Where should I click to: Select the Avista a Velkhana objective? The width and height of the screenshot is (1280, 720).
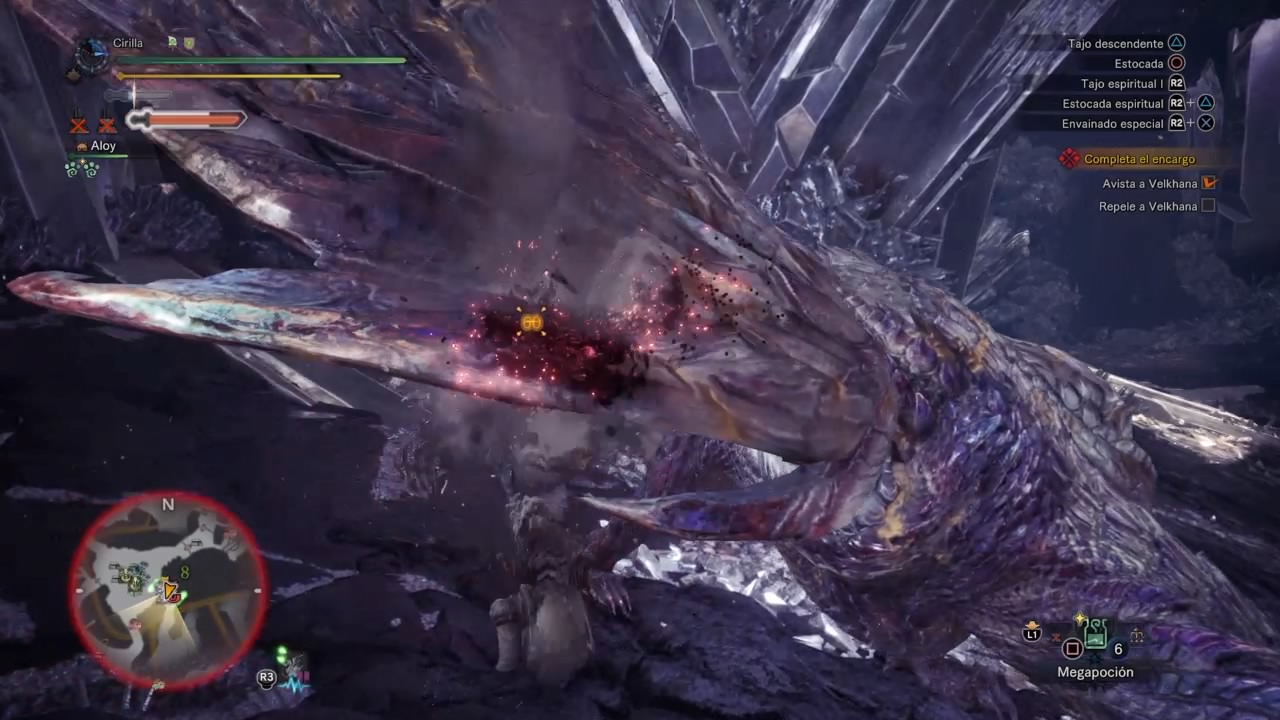(x=1149, y=184)
